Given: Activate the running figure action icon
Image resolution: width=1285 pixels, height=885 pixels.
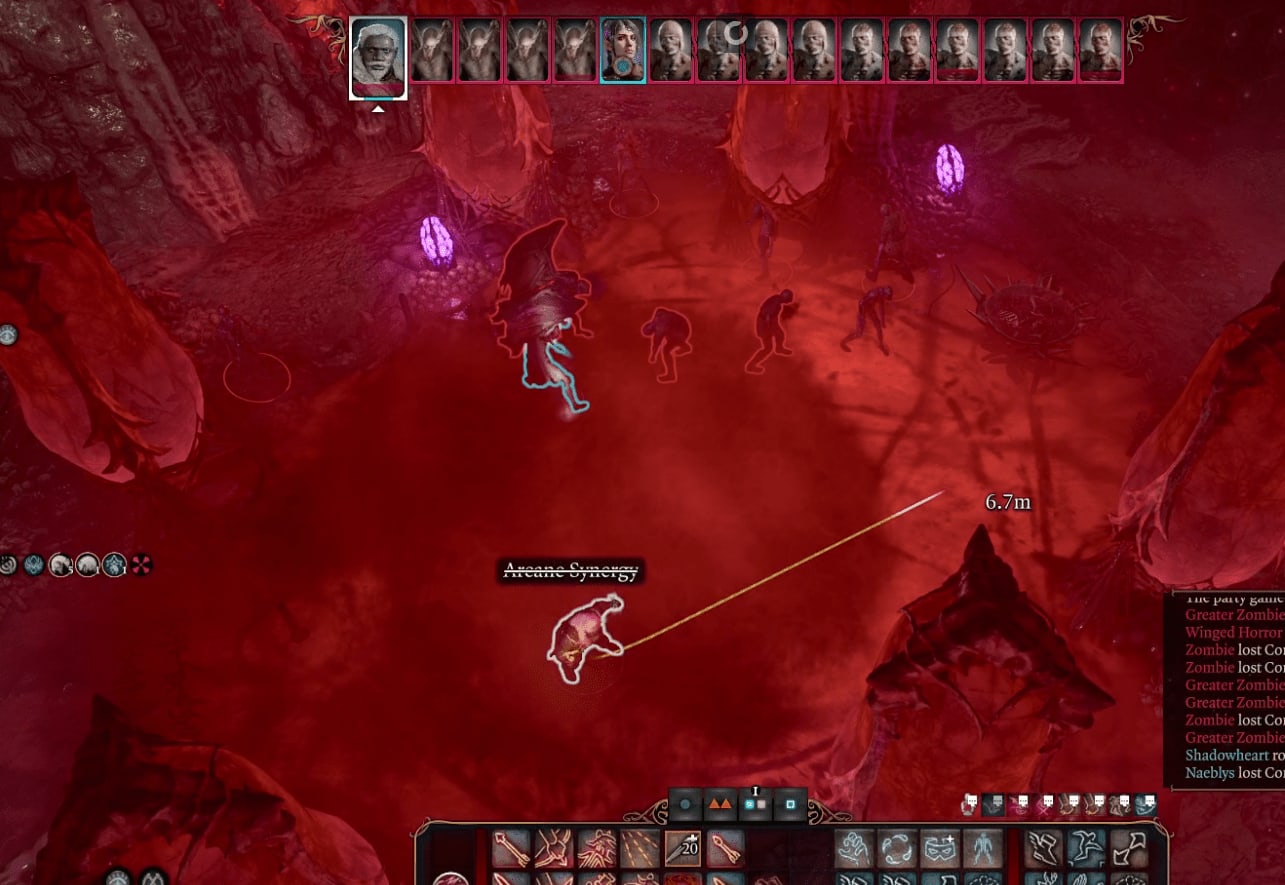Looking at the screenshot, I should (1087, 849).
